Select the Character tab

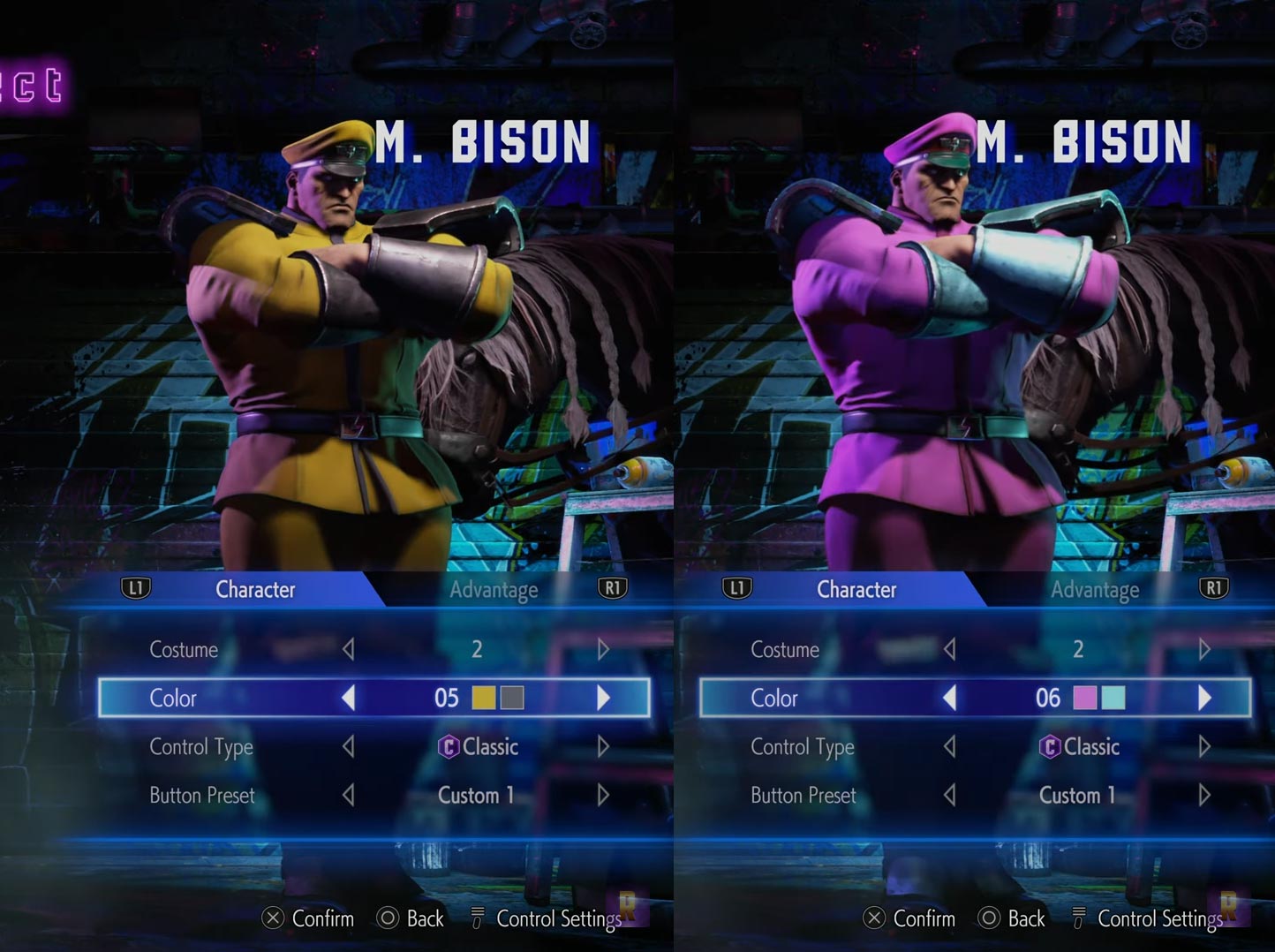(x=255, y=590)
